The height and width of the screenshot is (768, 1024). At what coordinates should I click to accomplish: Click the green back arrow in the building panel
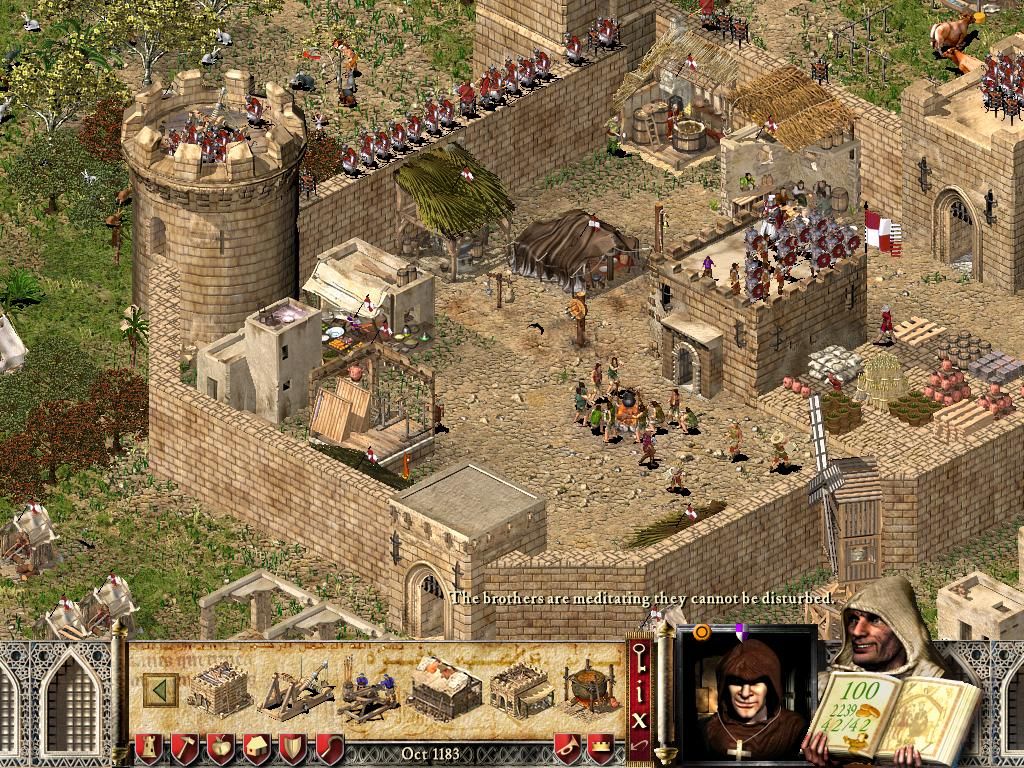[x=161, y=689]
